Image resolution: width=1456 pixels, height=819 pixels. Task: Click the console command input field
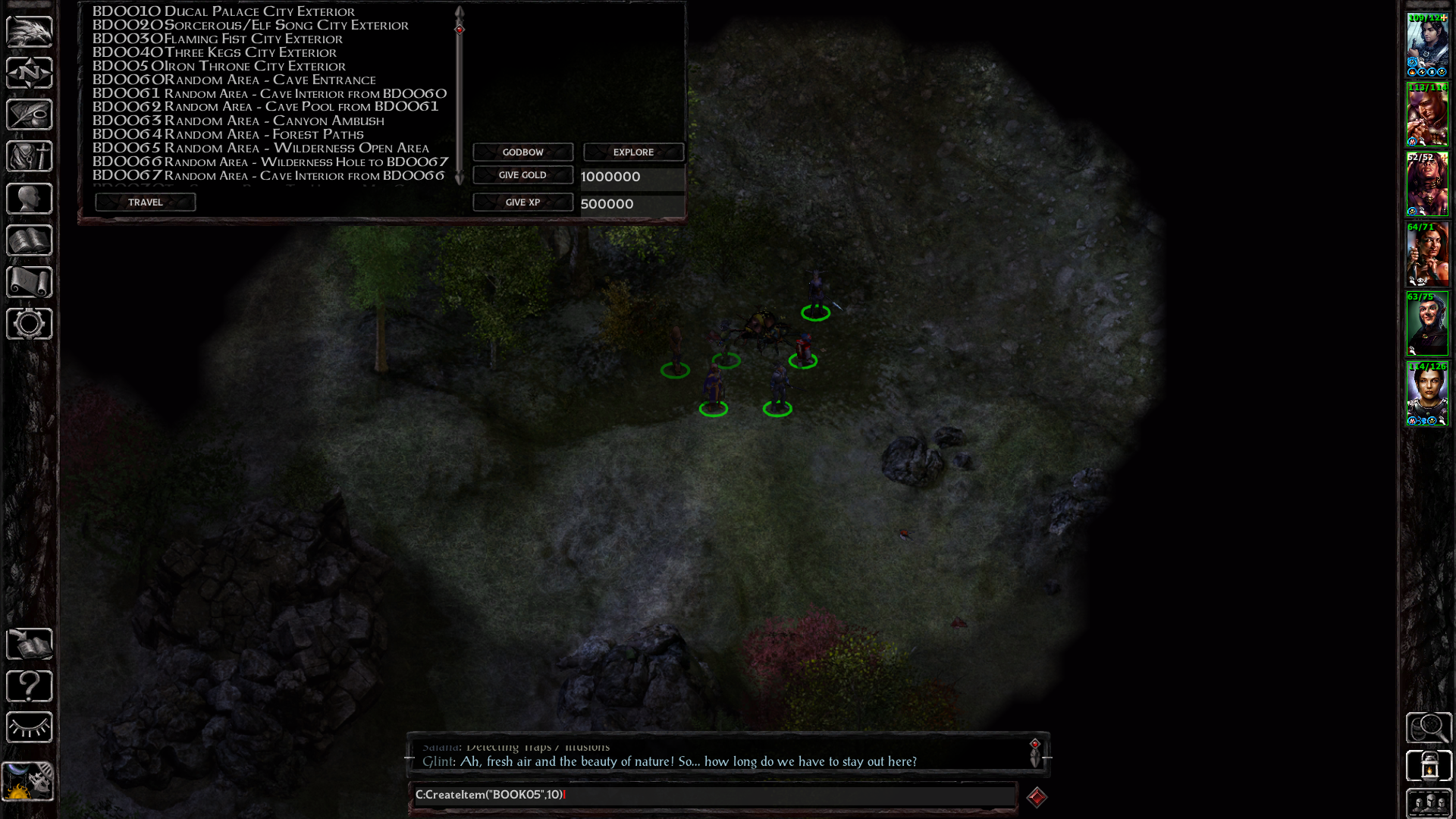(713, 795)
